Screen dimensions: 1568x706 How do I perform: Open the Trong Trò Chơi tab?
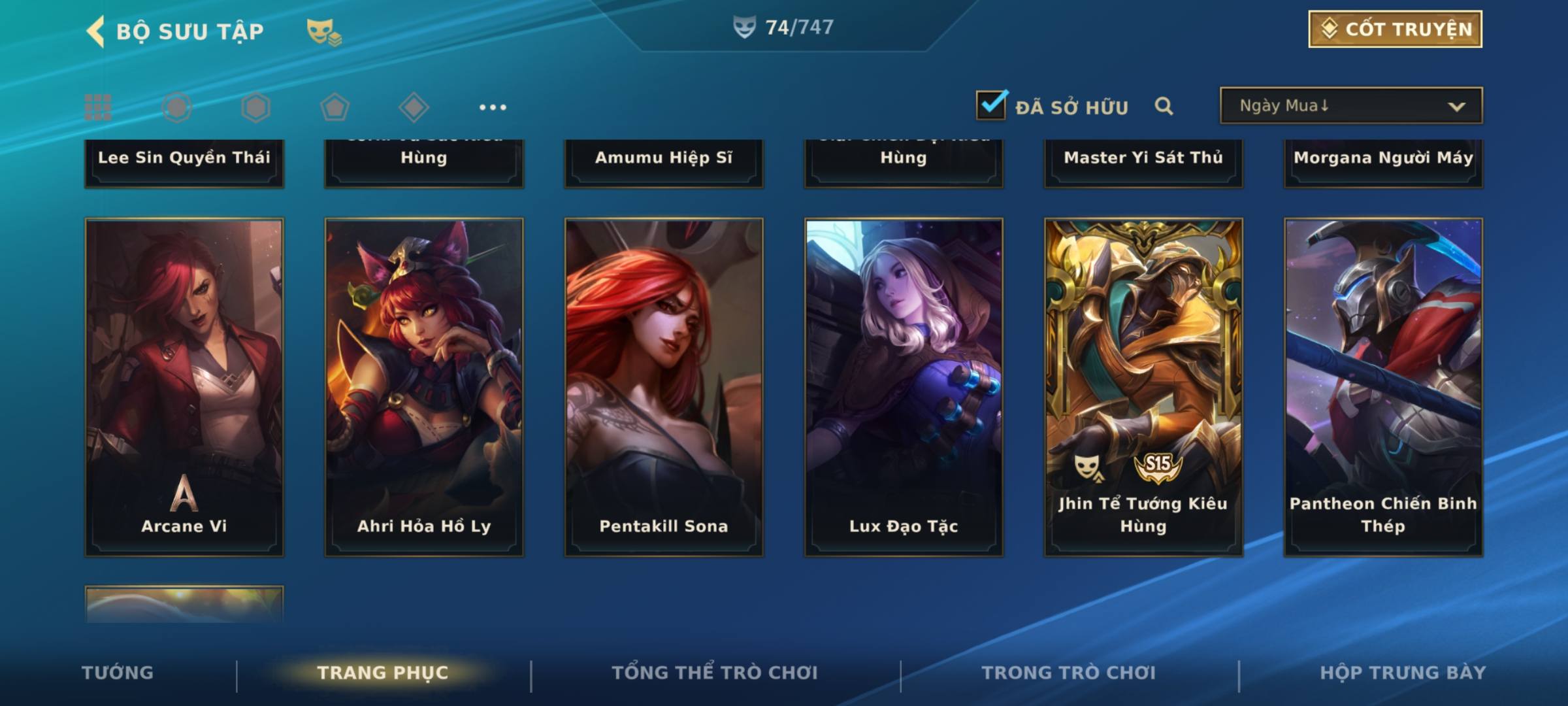tap(1069, 673)
